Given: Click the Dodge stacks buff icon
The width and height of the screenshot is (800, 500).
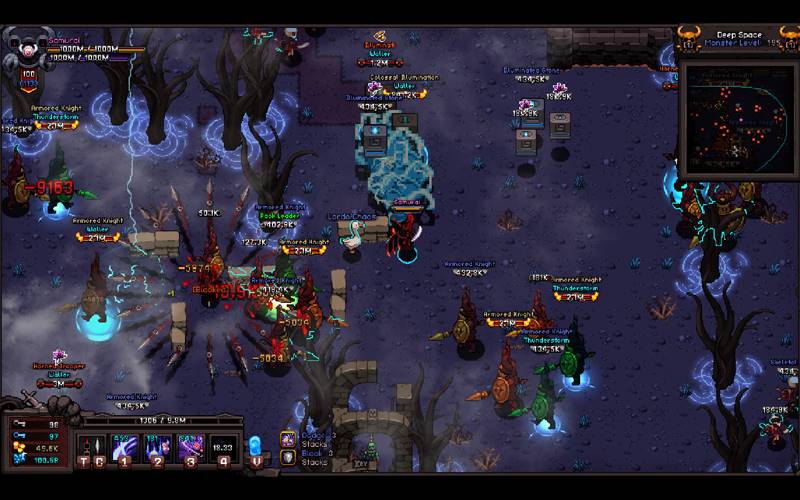Looking at the screenshot, I should point(287,439).
